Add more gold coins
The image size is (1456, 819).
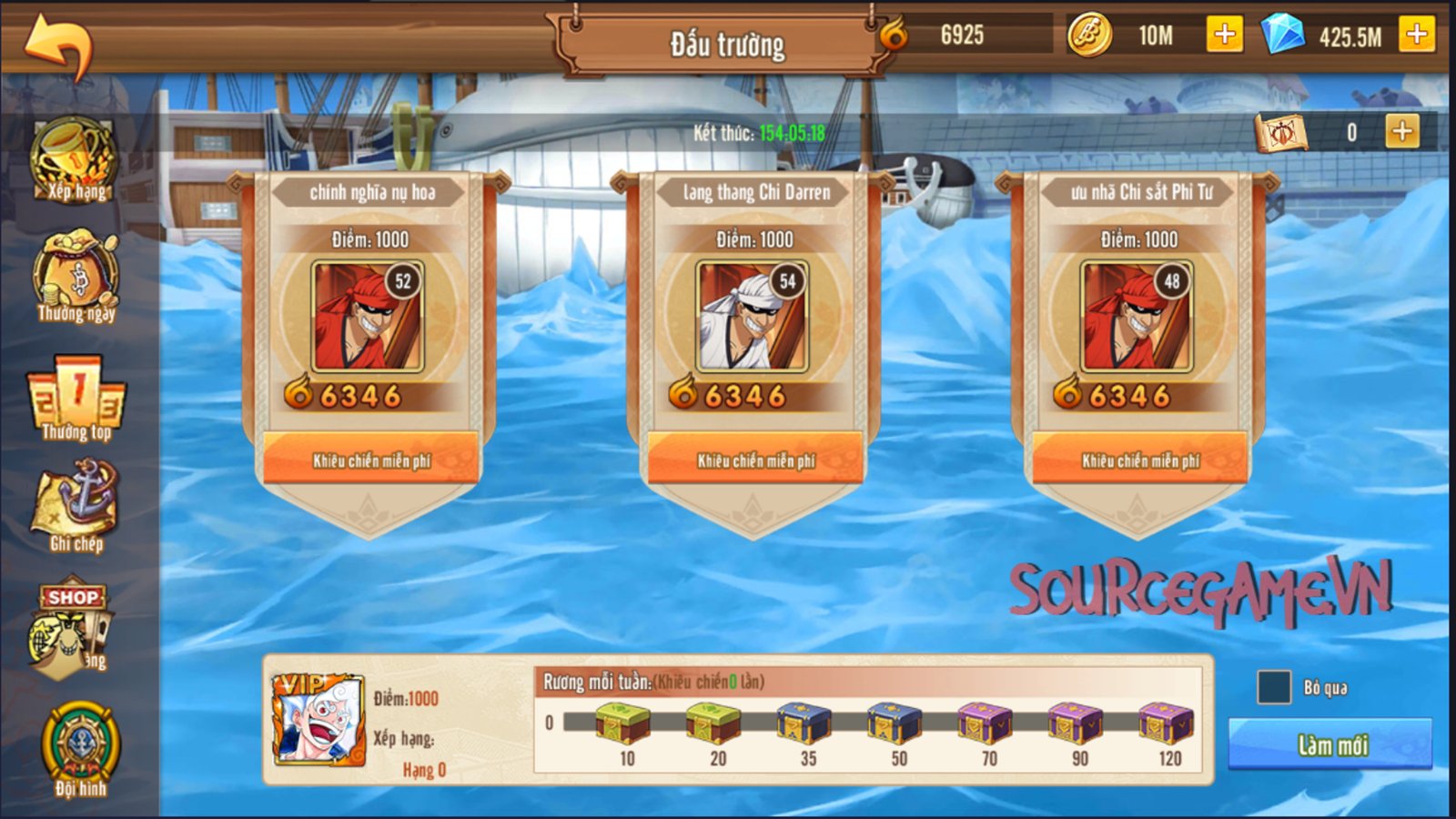pyautogui.click(x=1225, y=35)
